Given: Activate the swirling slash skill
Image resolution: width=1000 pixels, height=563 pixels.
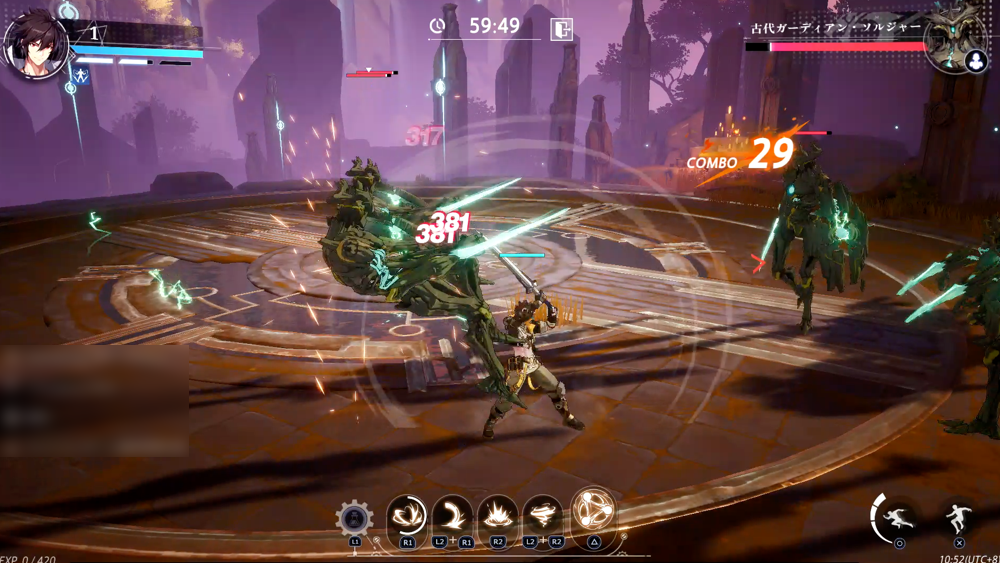Looking at the screenshot, I should [x=406, y=516].
